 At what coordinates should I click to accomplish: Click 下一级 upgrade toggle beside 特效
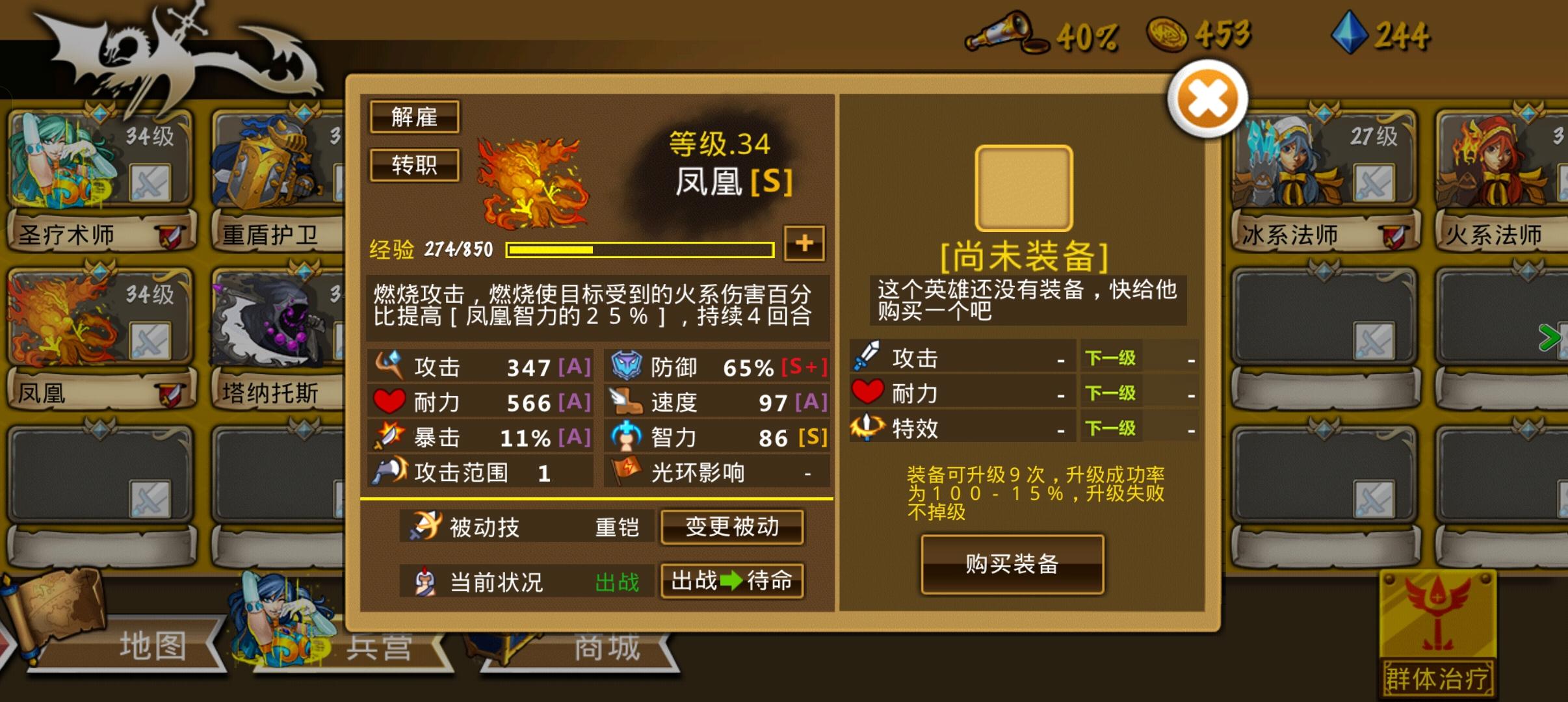click(1112, 427)
